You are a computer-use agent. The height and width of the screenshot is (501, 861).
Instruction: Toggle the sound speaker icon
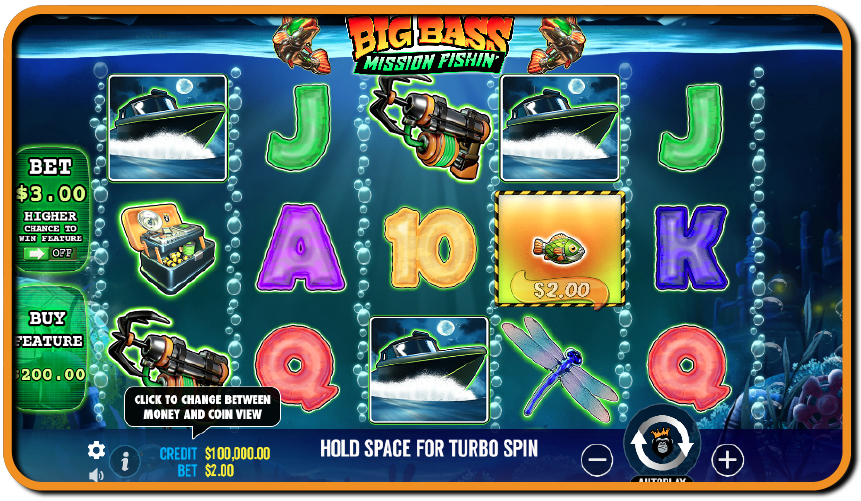(x=96, y=475)
